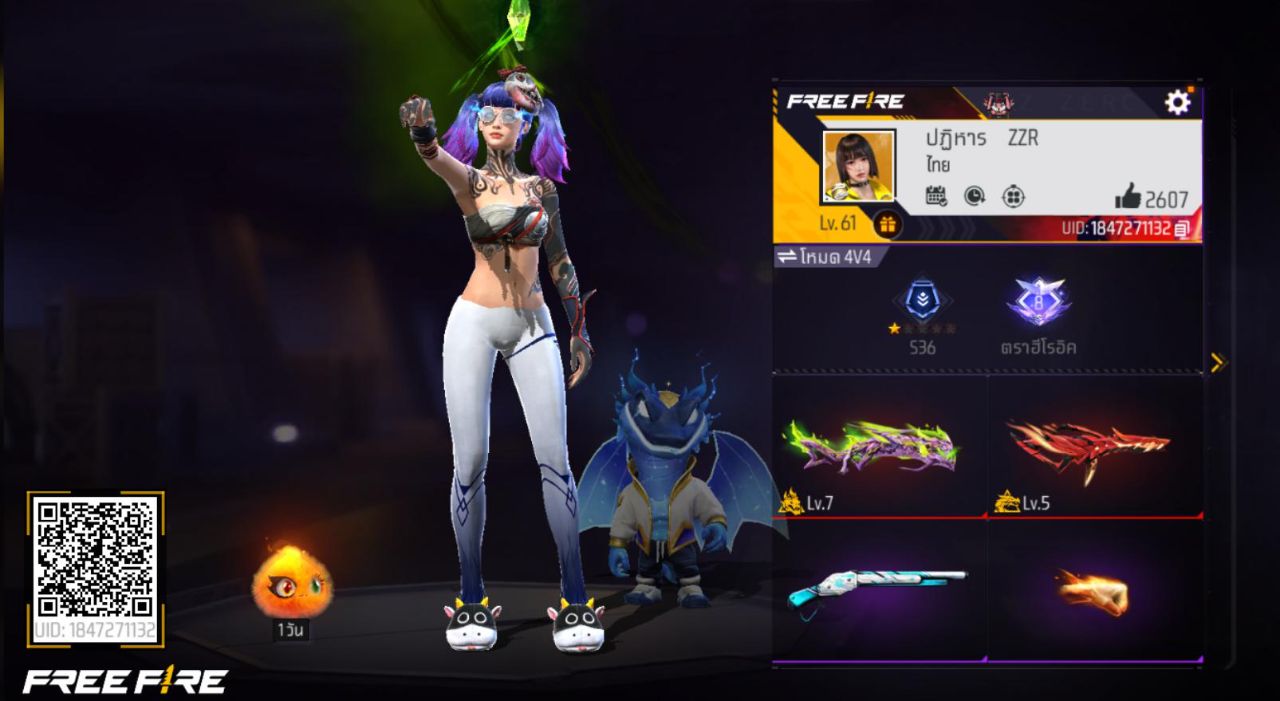Copy the UID using the copy icon
This screenshot has width=1280, height=701.
1183,229
